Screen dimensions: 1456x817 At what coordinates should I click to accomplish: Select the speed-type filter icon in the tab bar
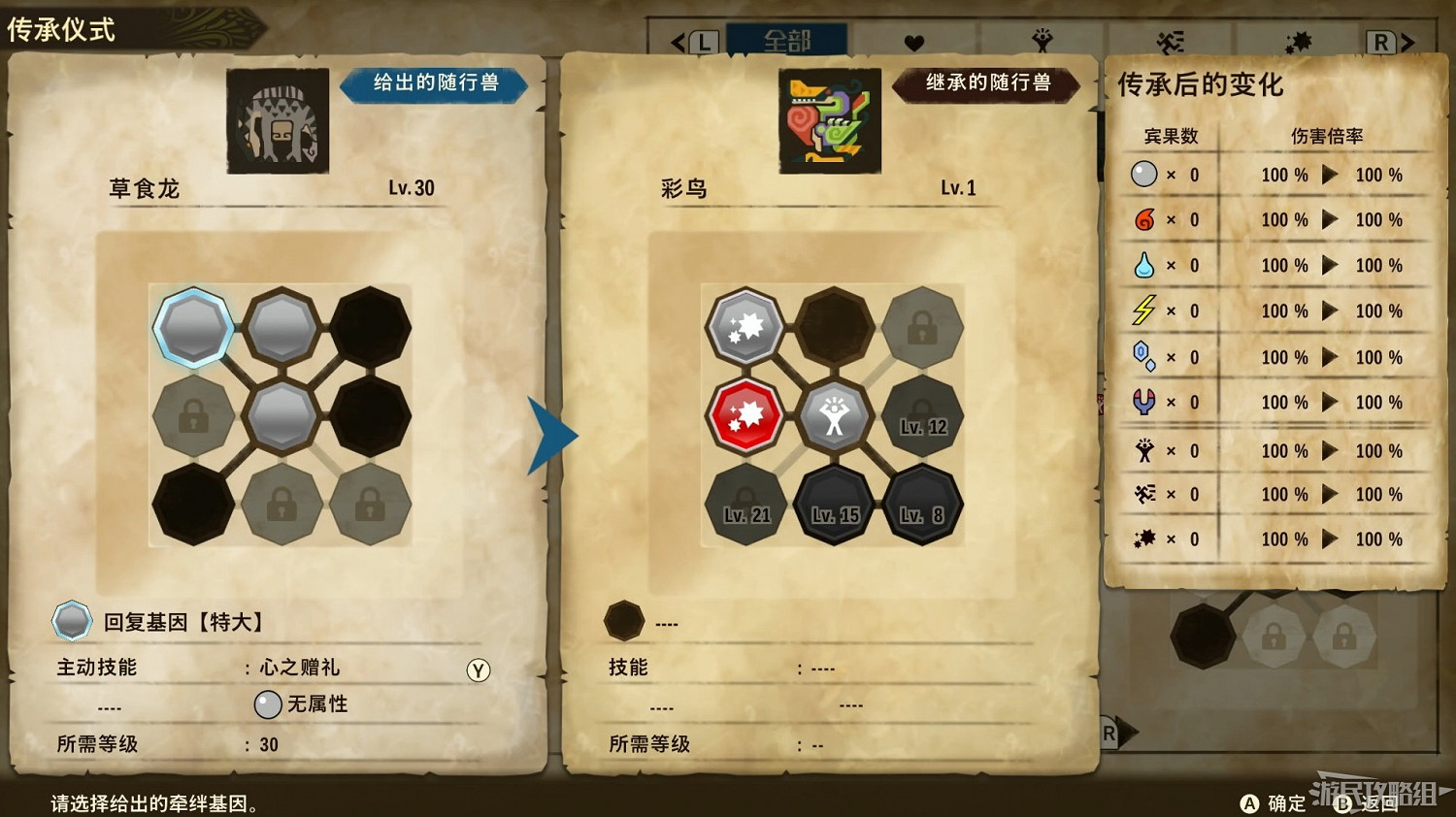(x=1170, y=41)
